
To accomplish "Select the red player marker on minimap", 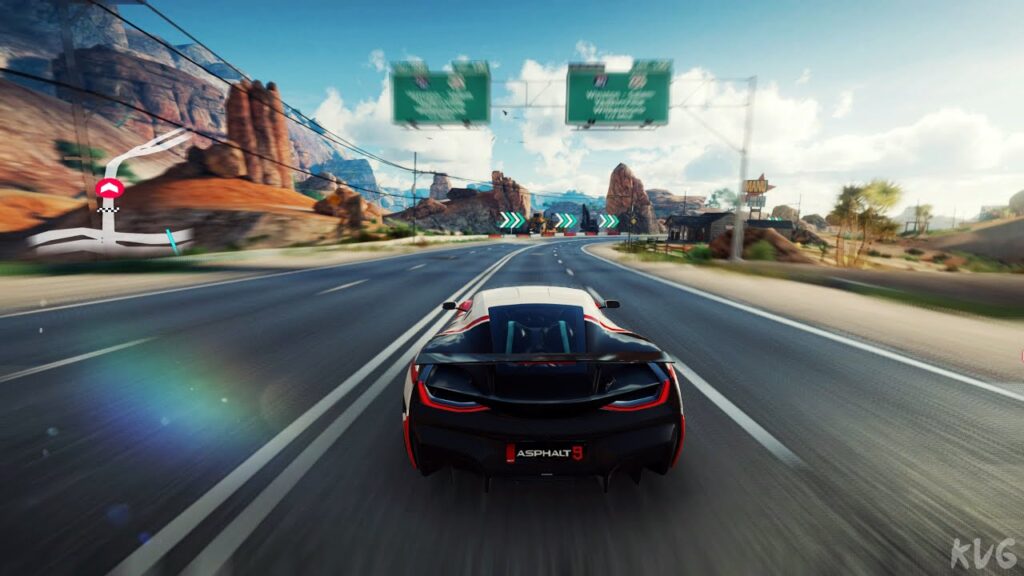I will pos(109,188).
